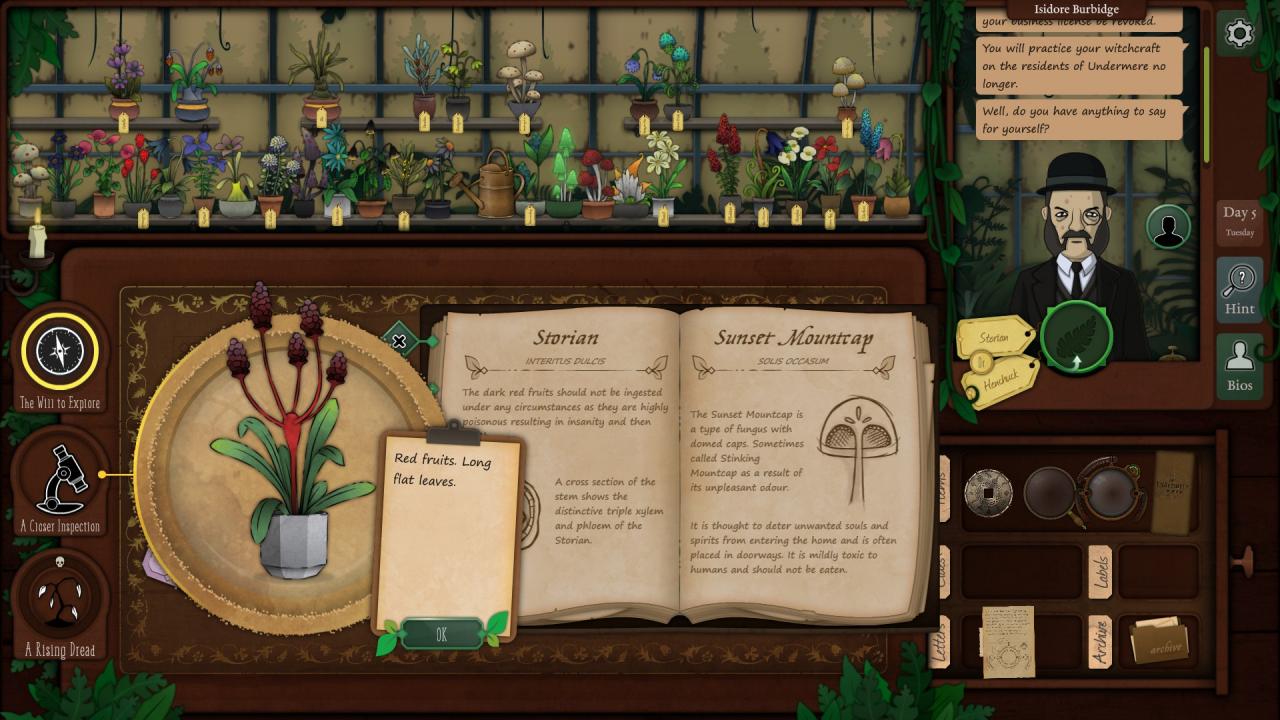Confirm the clipboard note with OK

[441, 634]
